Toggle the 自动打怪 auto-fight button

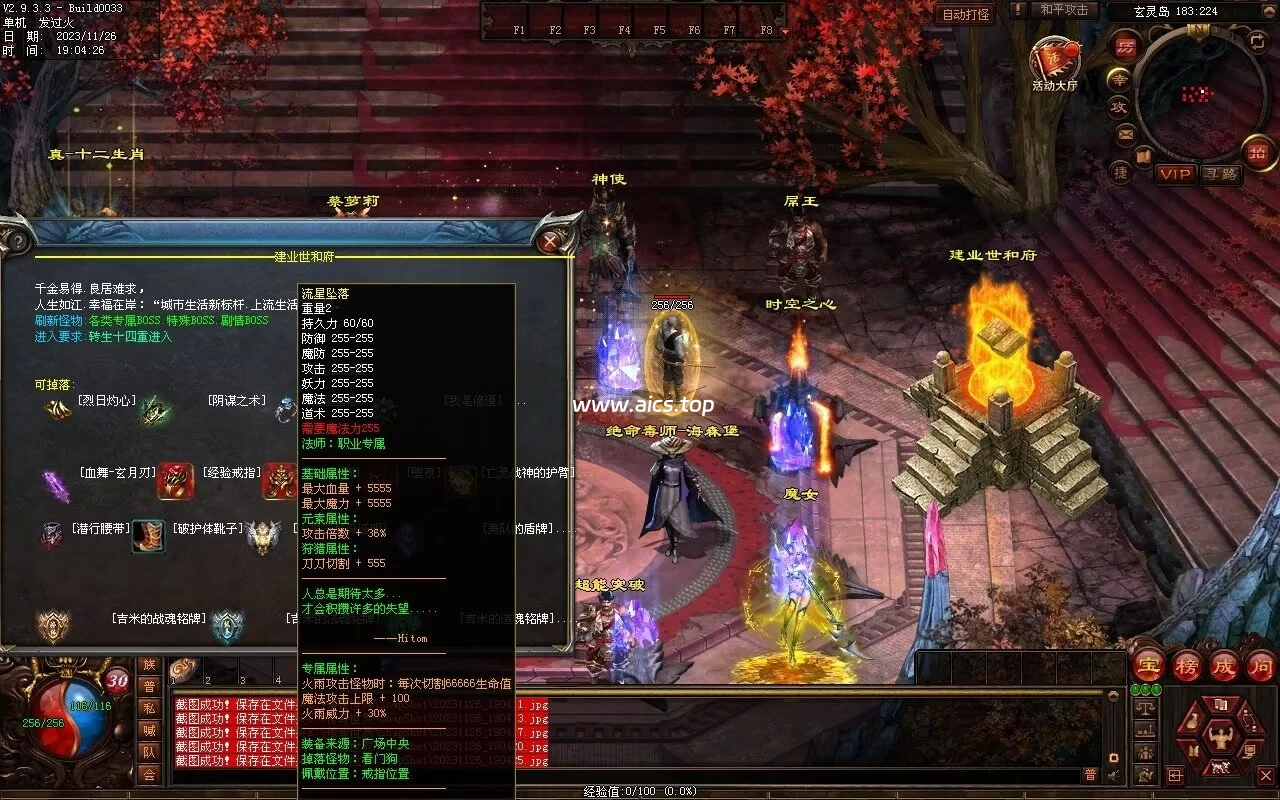(966, 14)
